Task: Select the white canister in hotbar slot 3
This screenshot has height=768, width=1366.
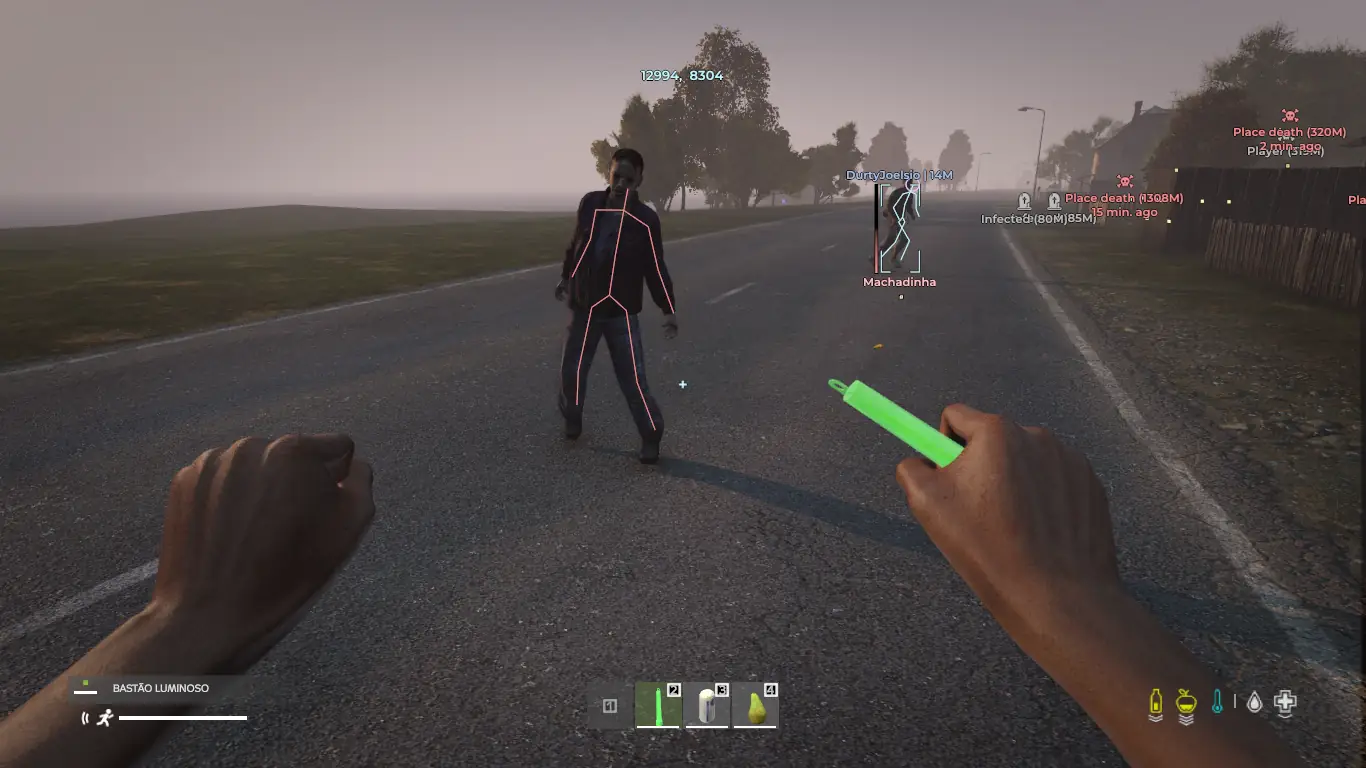Action: pos(708,706)
